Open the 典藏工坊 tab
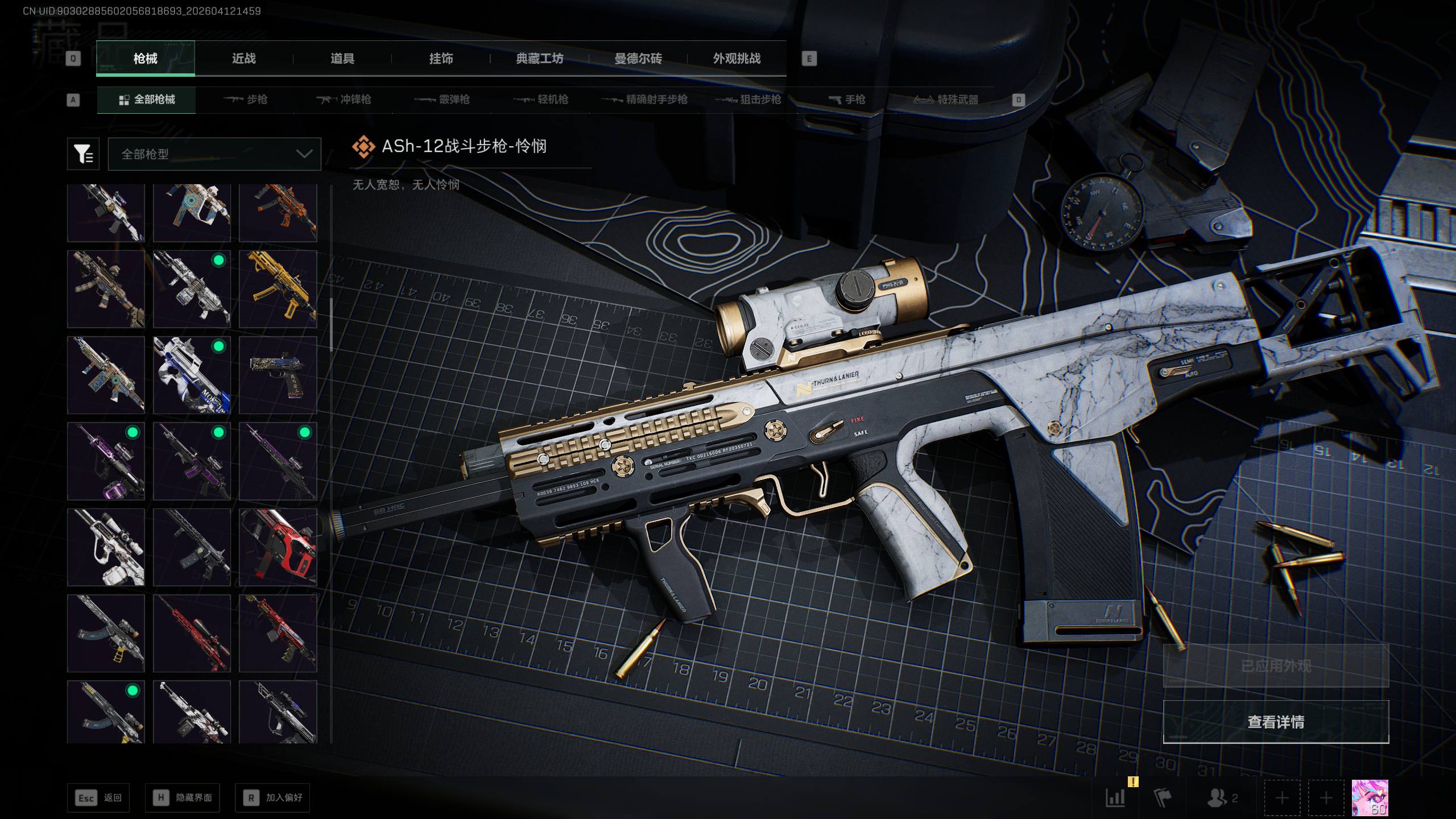The image size is (1456, 819). [x=539, y=58]
